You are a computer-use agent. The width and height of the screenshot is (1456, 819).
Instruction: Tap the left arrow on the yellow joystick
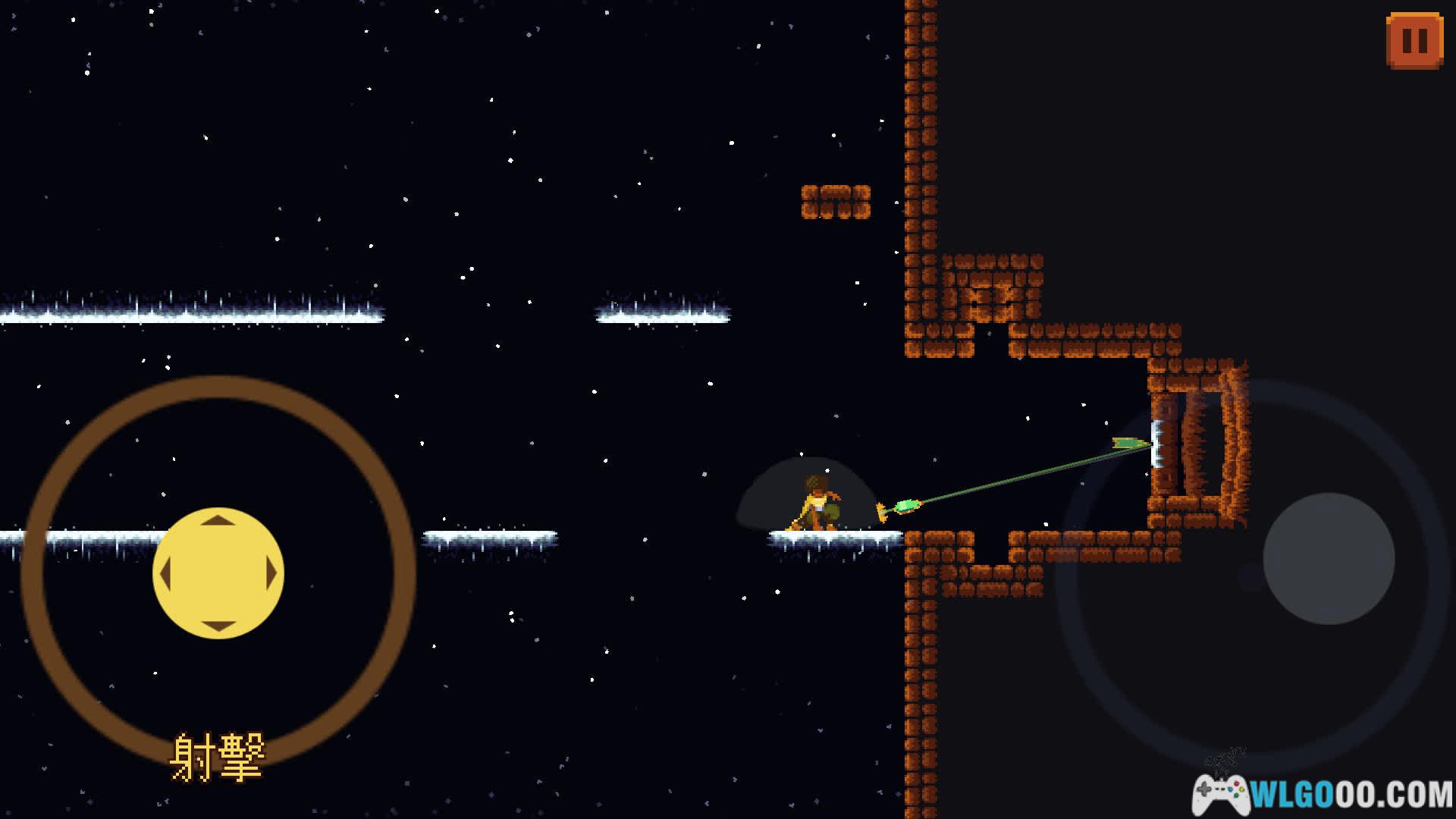(x=165, y=574)
